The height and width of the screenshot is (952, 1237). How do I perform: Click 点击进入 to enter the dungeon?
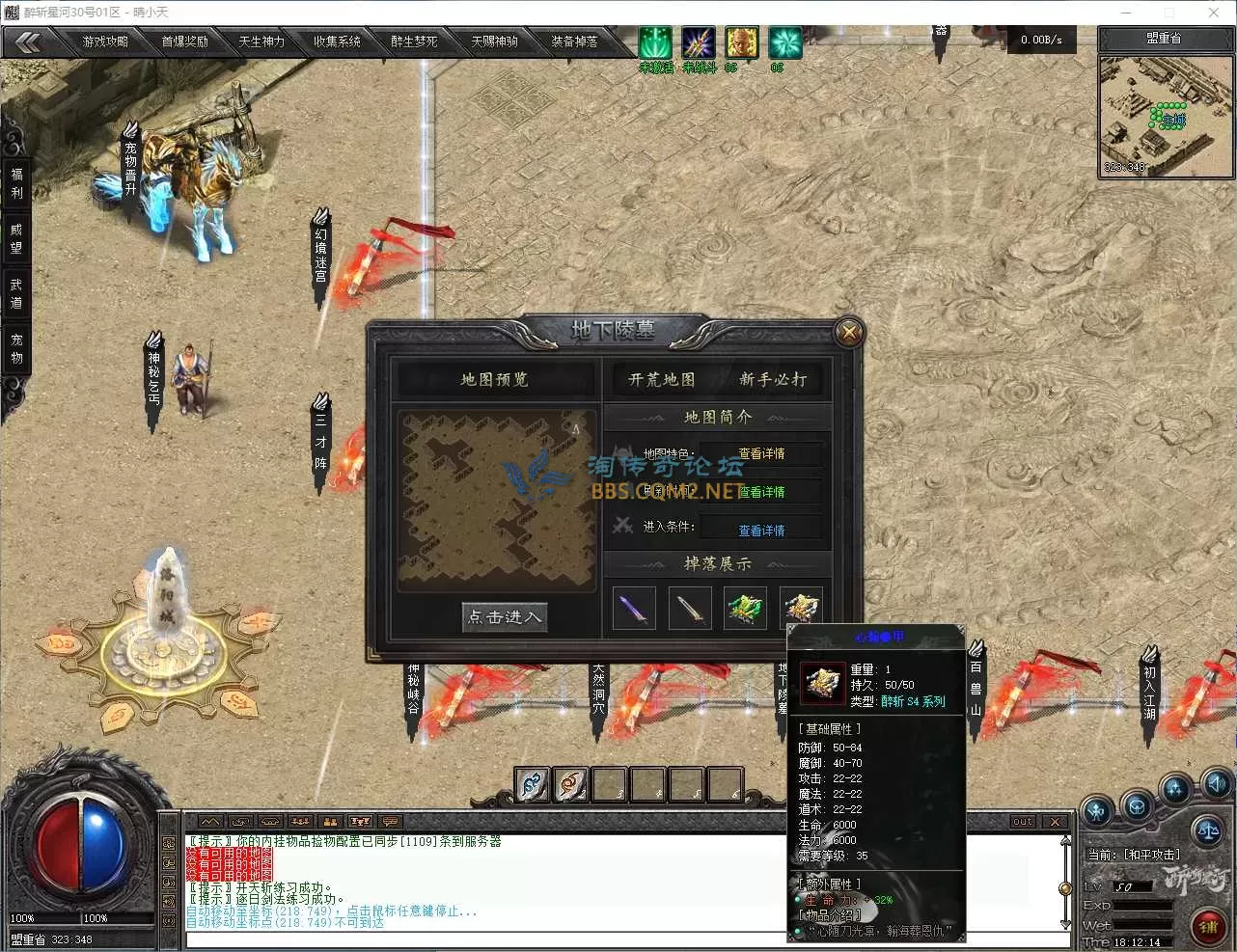click(504, 617)
